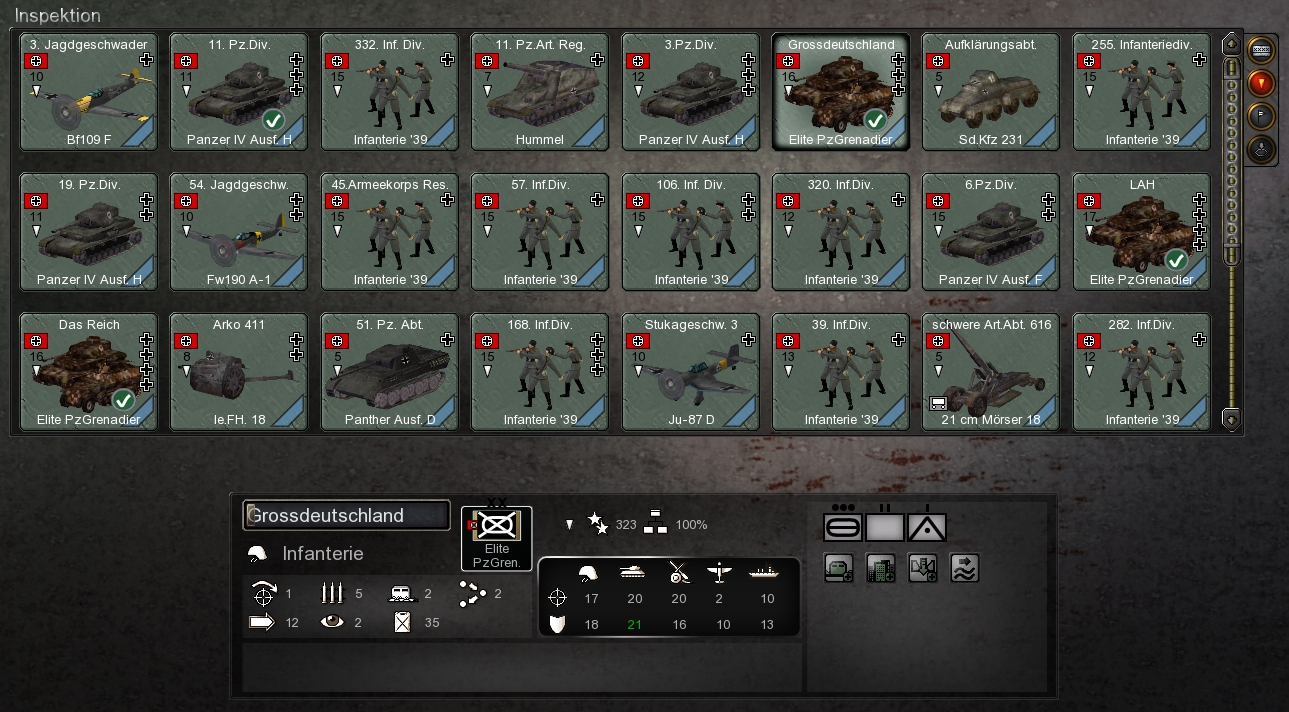Image resolution: width=1289 pixels, height=712 pixels.
Task: Click the red triangle filter button
Action: click(1262, 82)
